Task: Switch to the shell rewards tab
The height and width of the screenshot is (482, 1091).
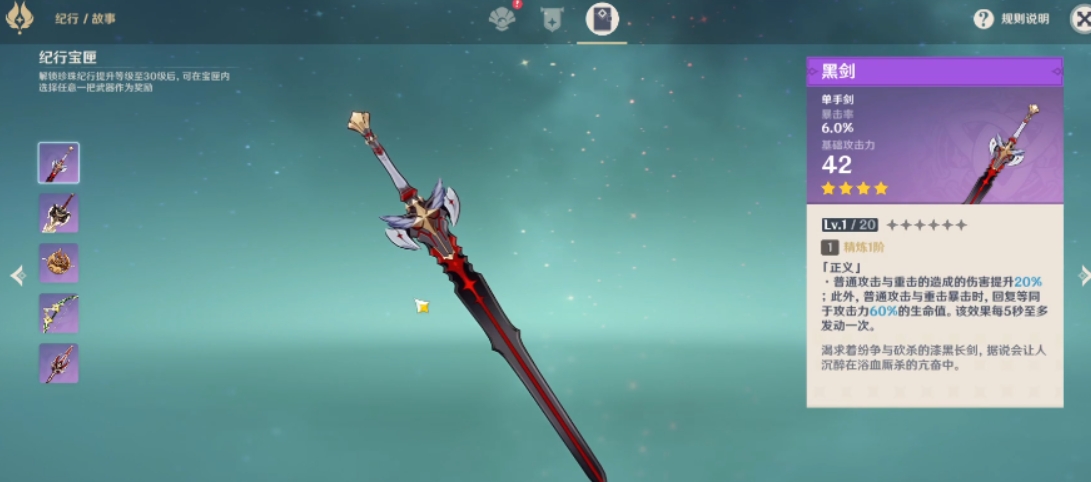Action: [502, 18]
